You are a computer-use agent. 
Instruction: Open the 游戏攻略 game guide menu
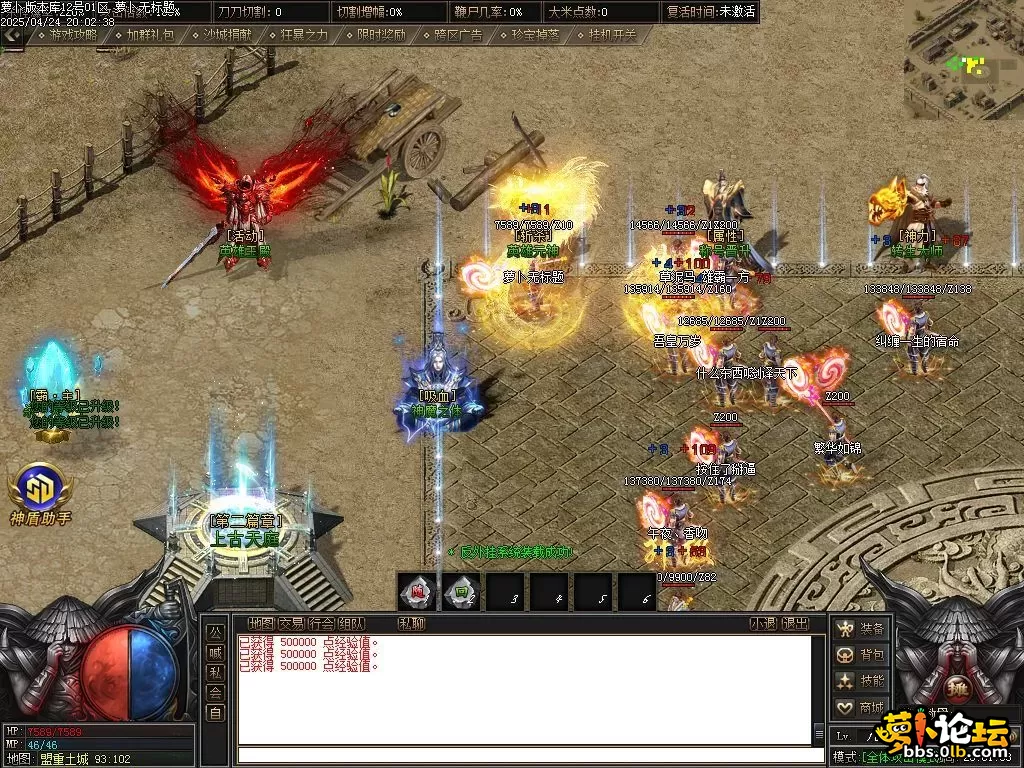(x=73, y=34)
